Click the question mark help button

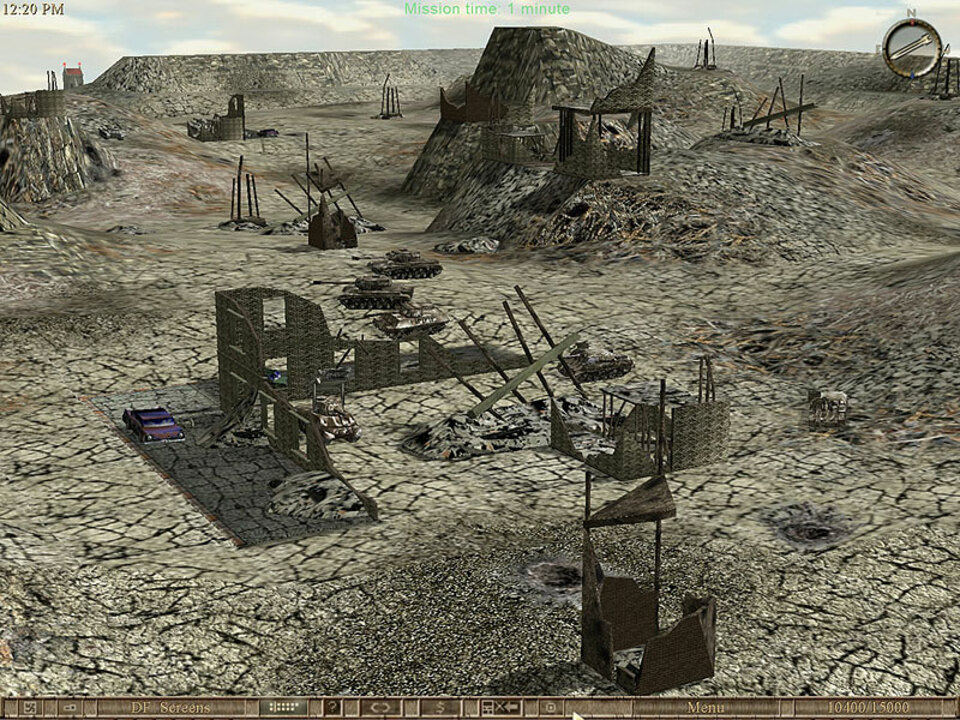pos(332,708)
